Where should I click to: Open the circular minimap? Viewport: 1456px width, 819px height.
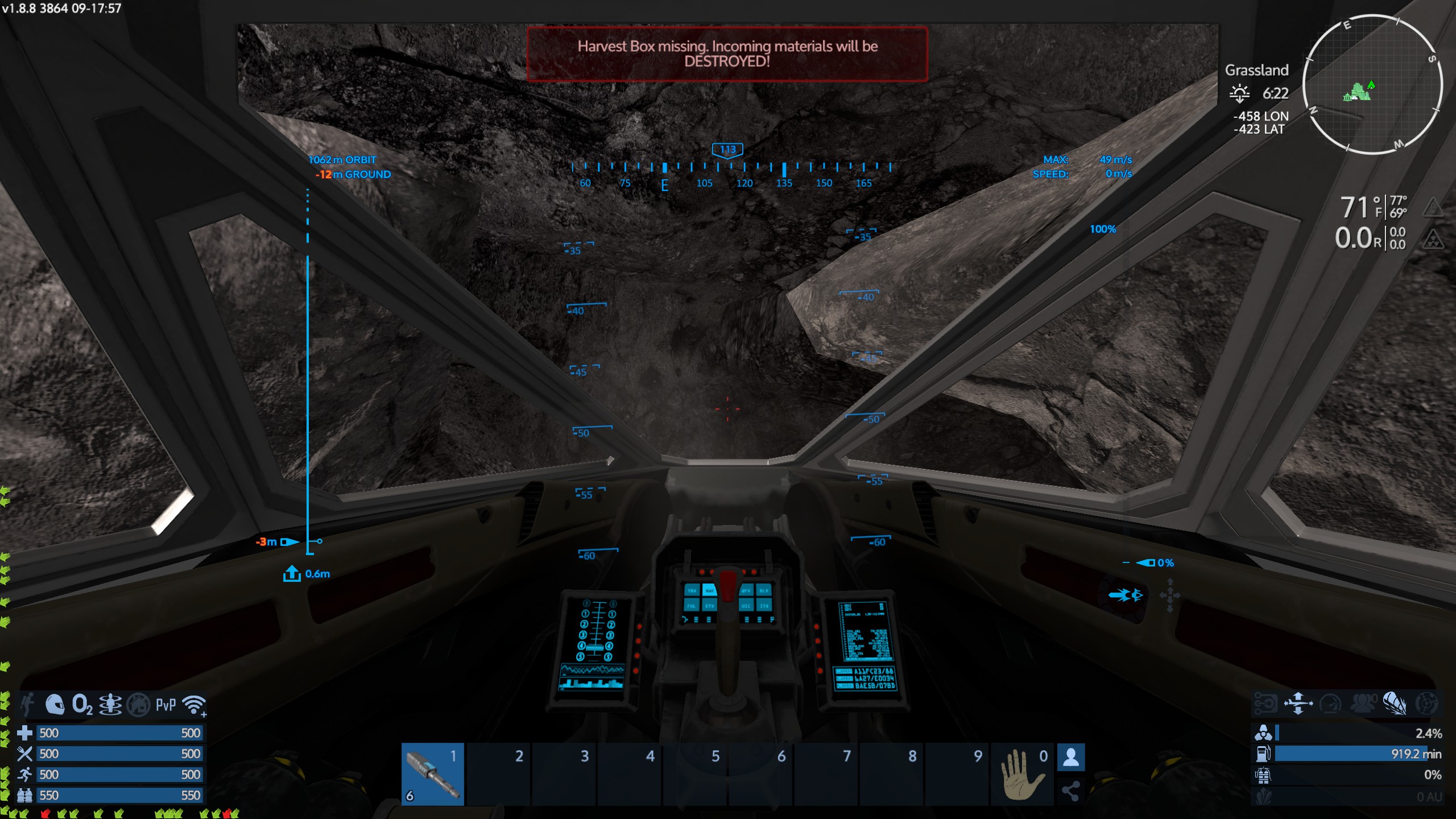click(1372, 85)
